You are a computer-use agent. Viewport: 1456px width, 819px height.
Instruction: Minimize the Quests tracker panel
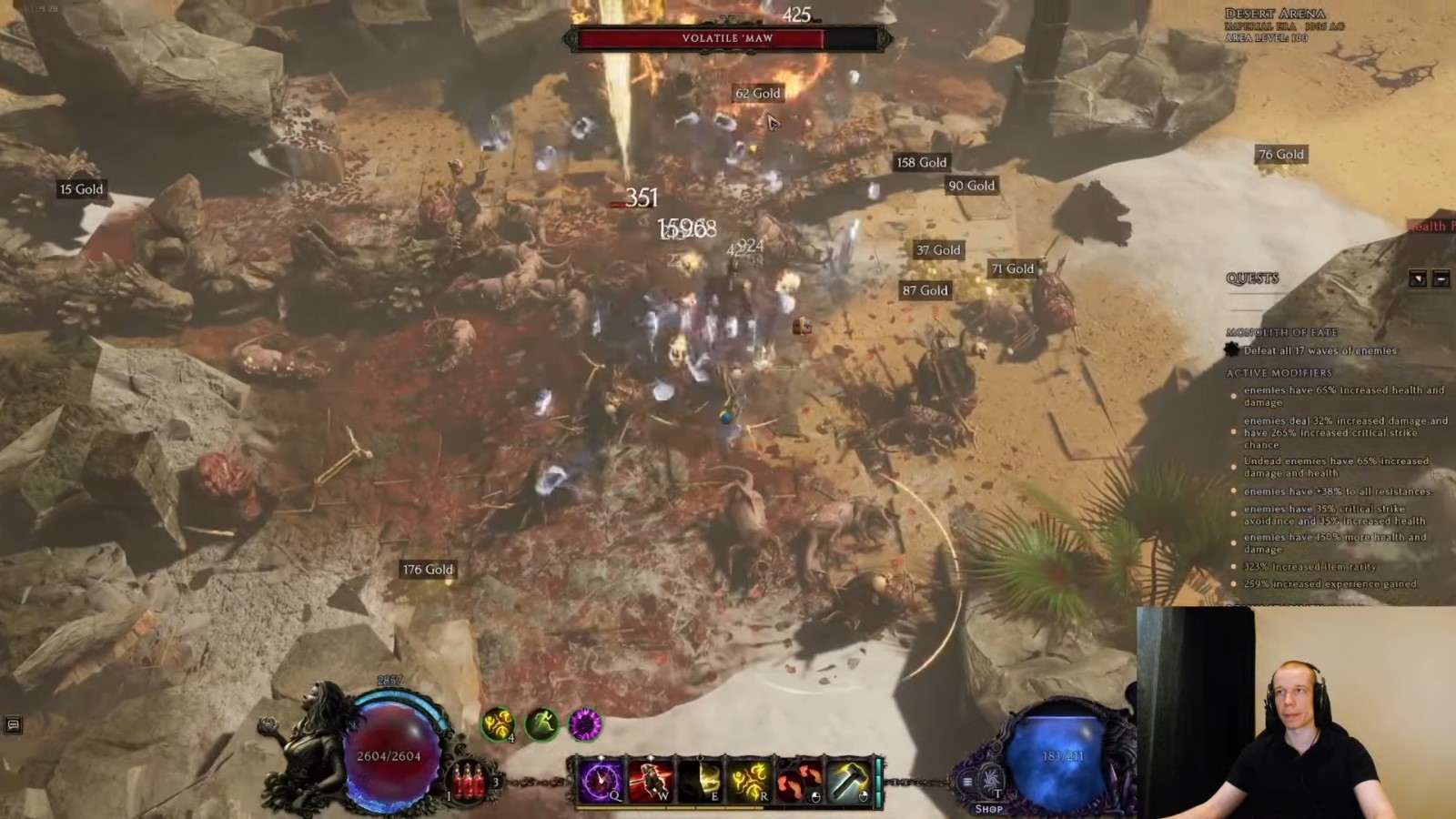[x=1441, y=278]
